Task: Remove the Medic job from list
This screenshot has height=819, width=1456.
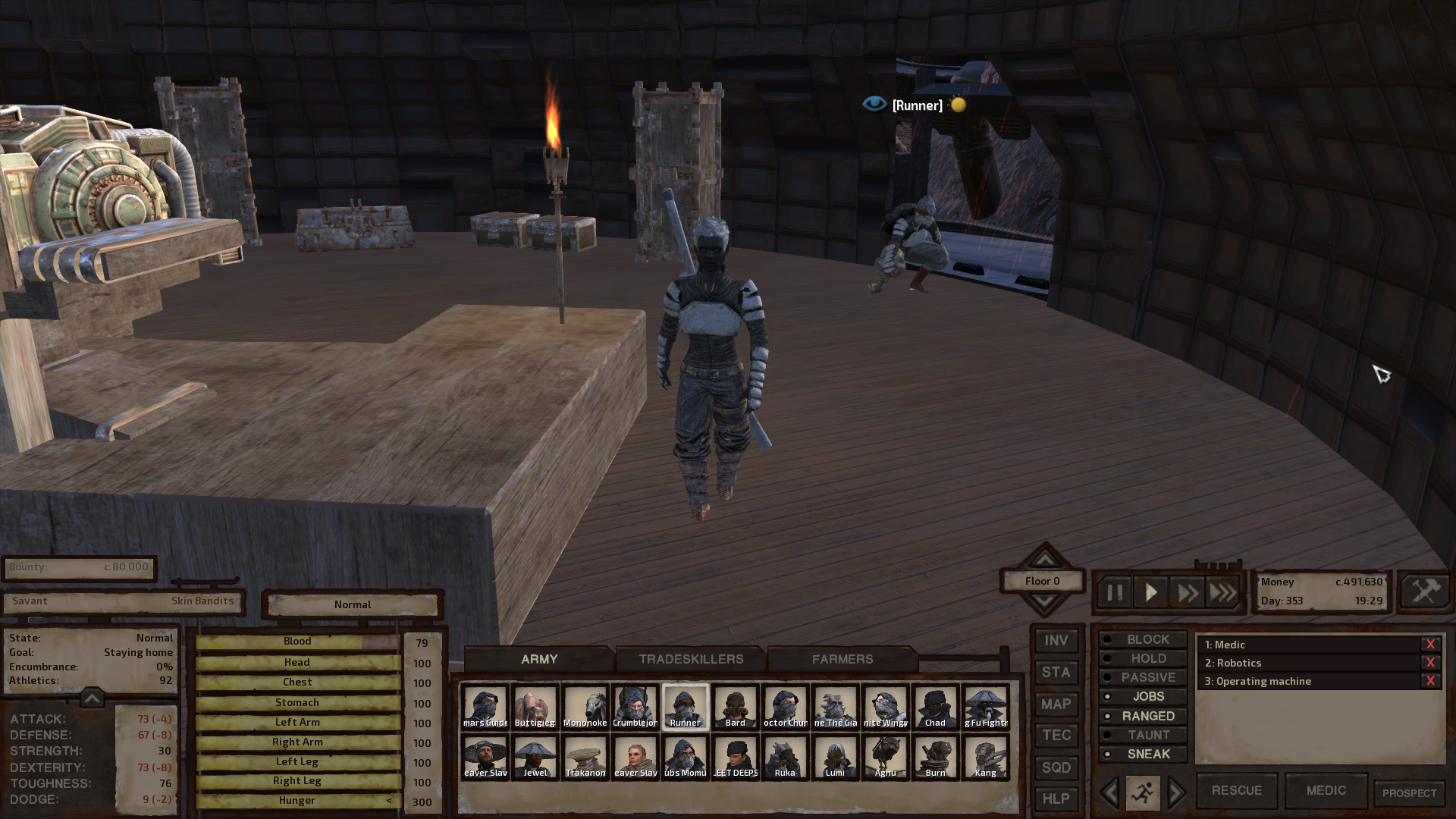Action: click(x=1430, y=645)
